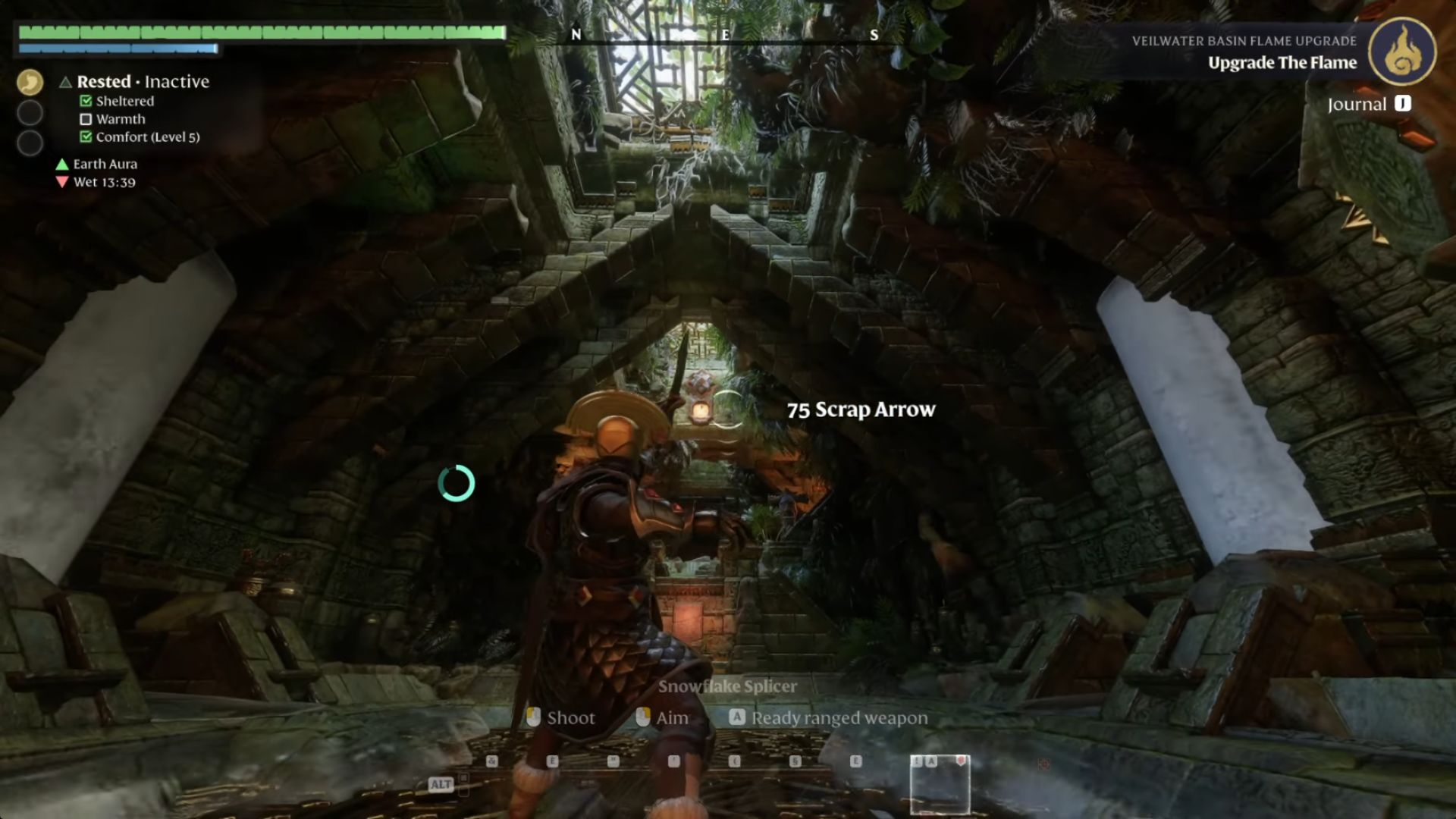Screen dimensions: 1456x819
Task: Click an empty buff slot circle
Action: tap(29, 112)
